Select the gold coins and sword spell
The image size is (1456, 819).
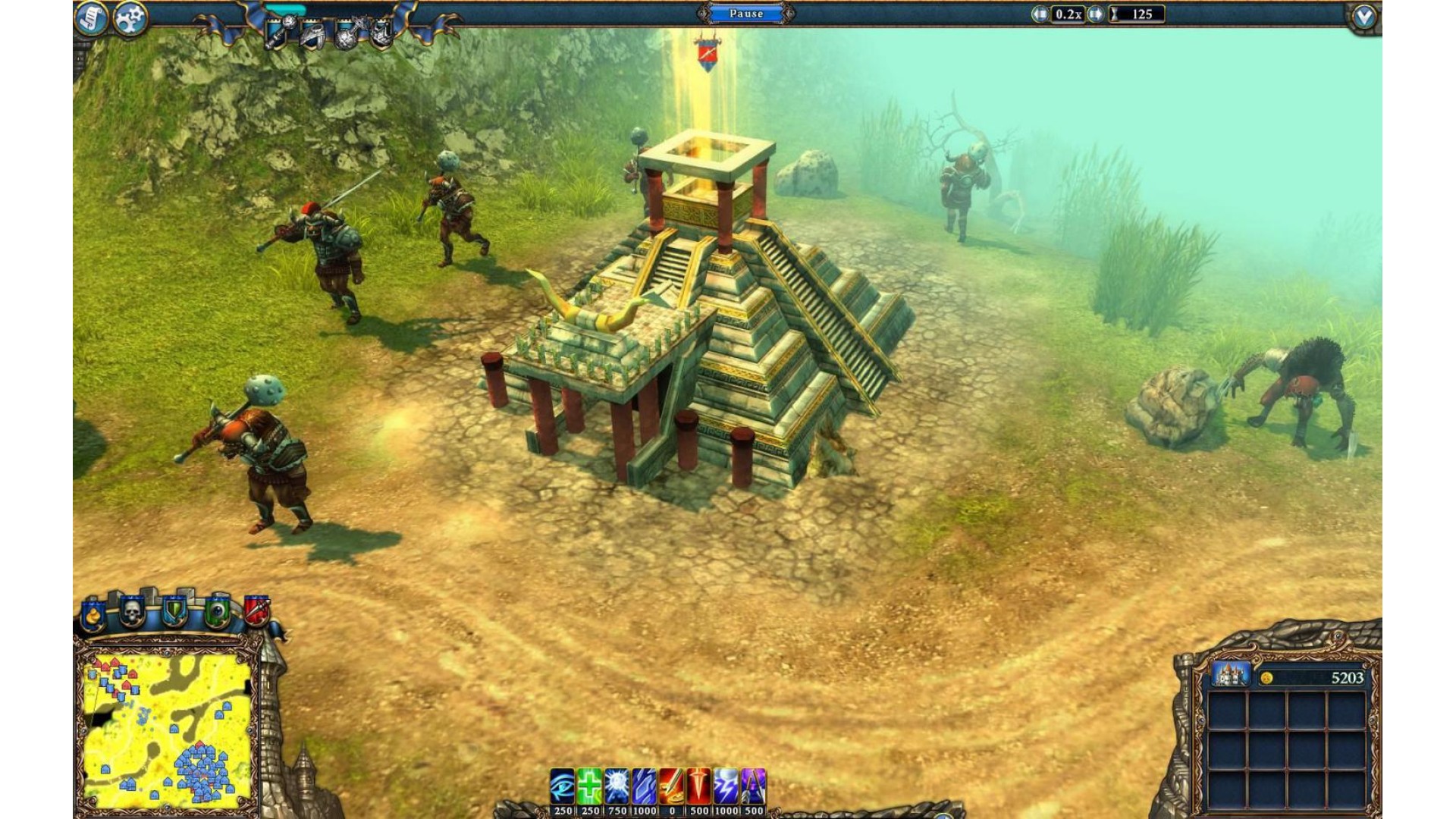tap(671, 786)
